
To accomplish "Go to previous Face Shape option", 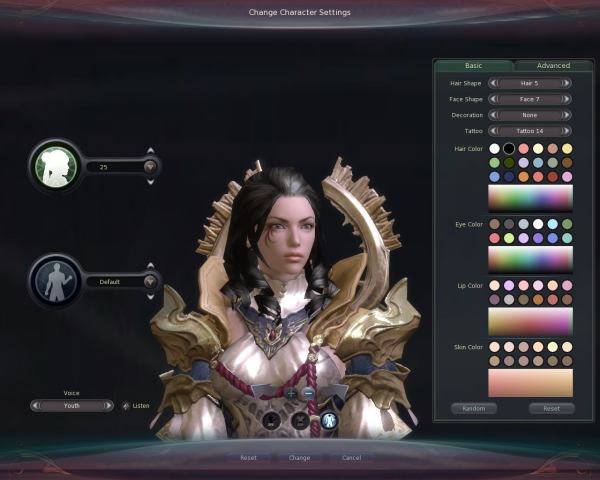I will coord(492,99).
